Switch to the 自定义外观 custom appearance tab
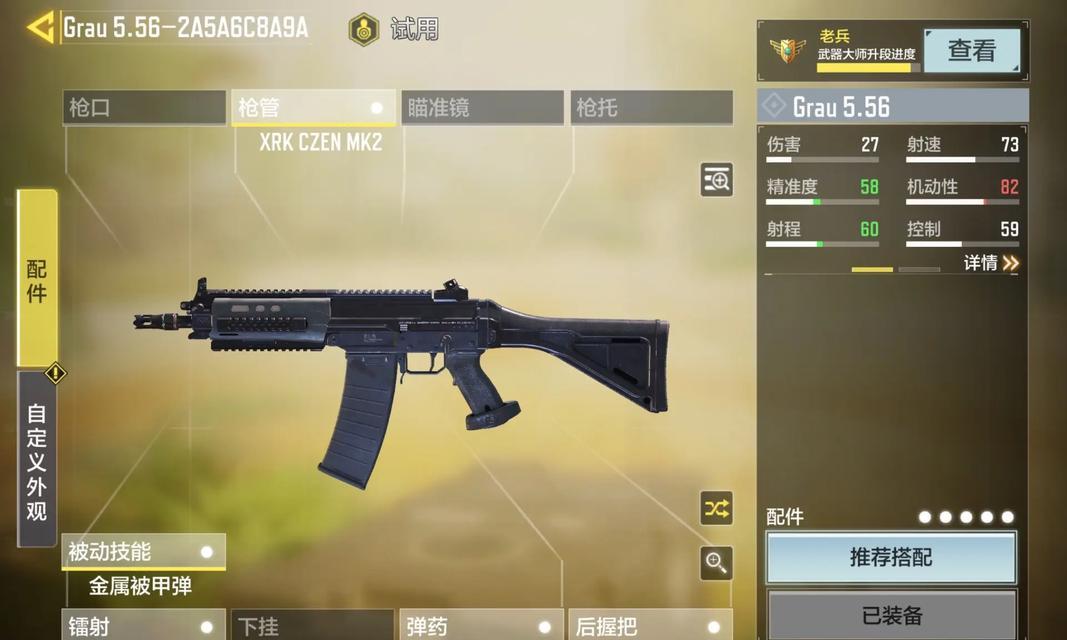 (37, 460)
